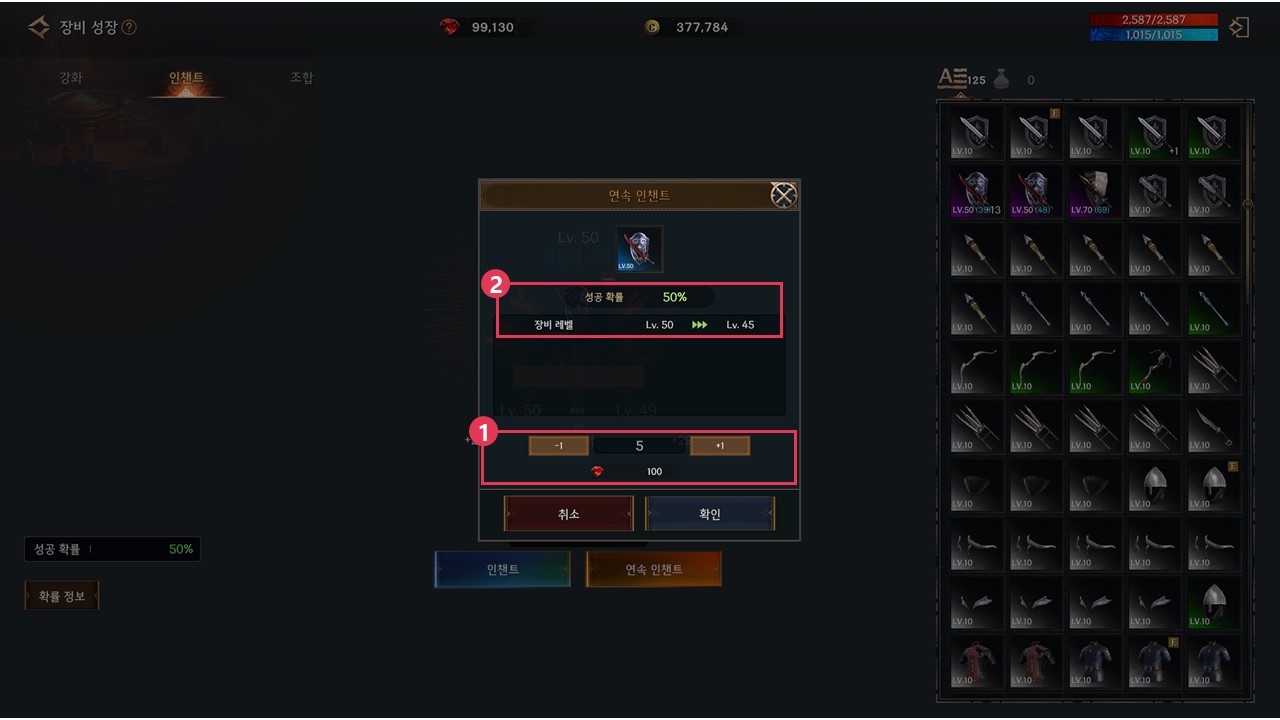Cancel with the 취소 button
The height and width of the screenshot is (720, 1280).
[569, 514]
